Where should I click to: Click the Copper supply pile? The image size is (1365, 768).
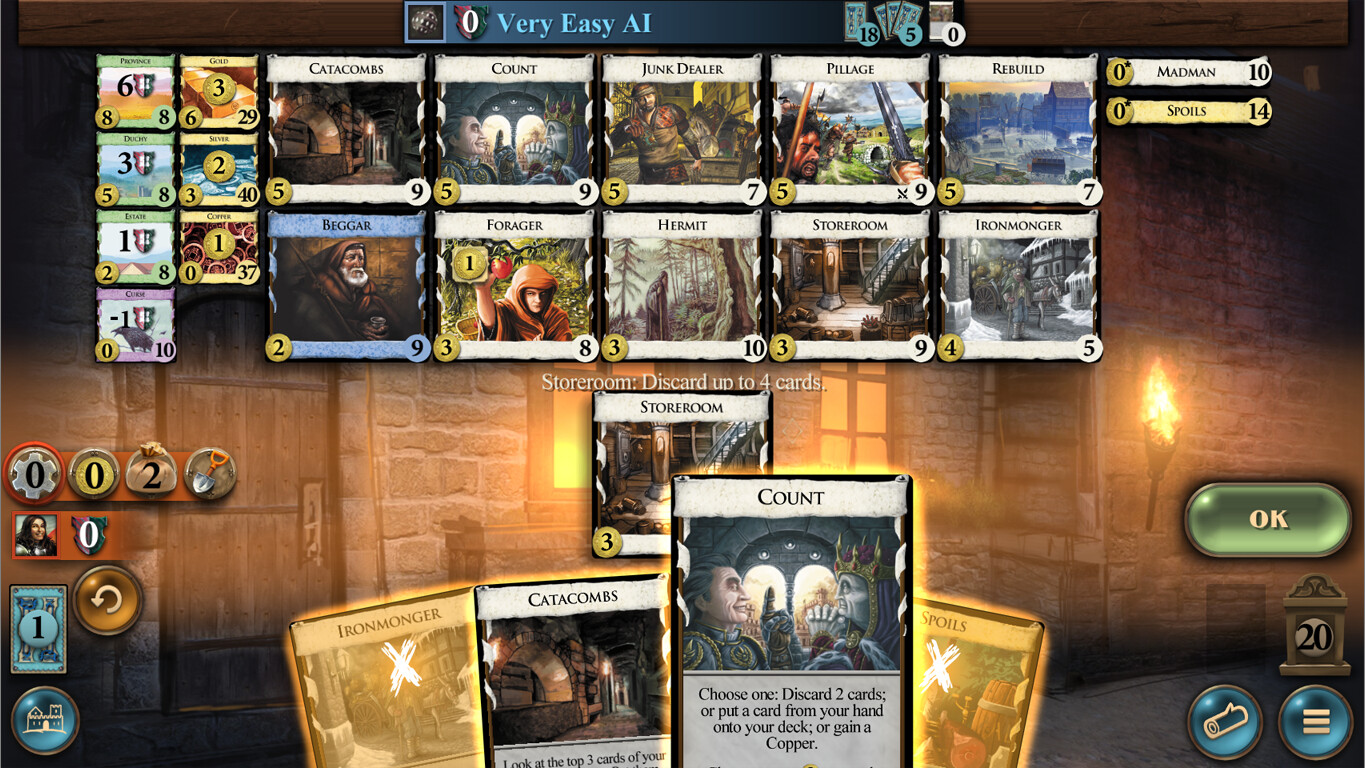click(218, 245)
